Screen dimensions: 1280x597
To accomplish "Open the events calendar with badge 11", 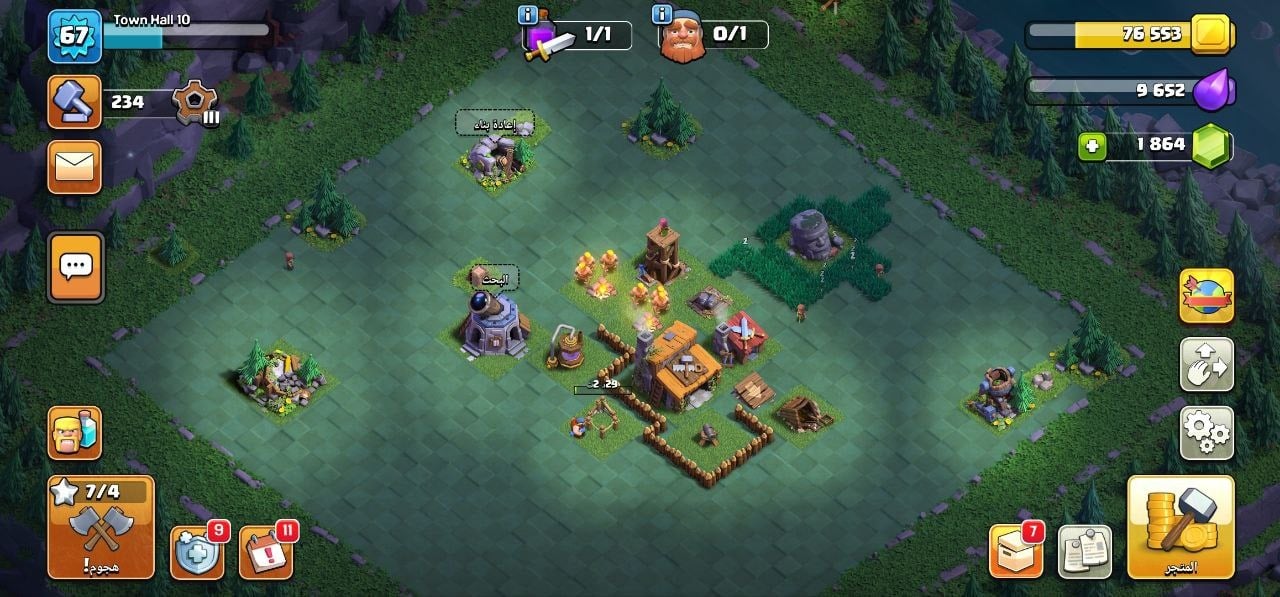I will [266, 551].
